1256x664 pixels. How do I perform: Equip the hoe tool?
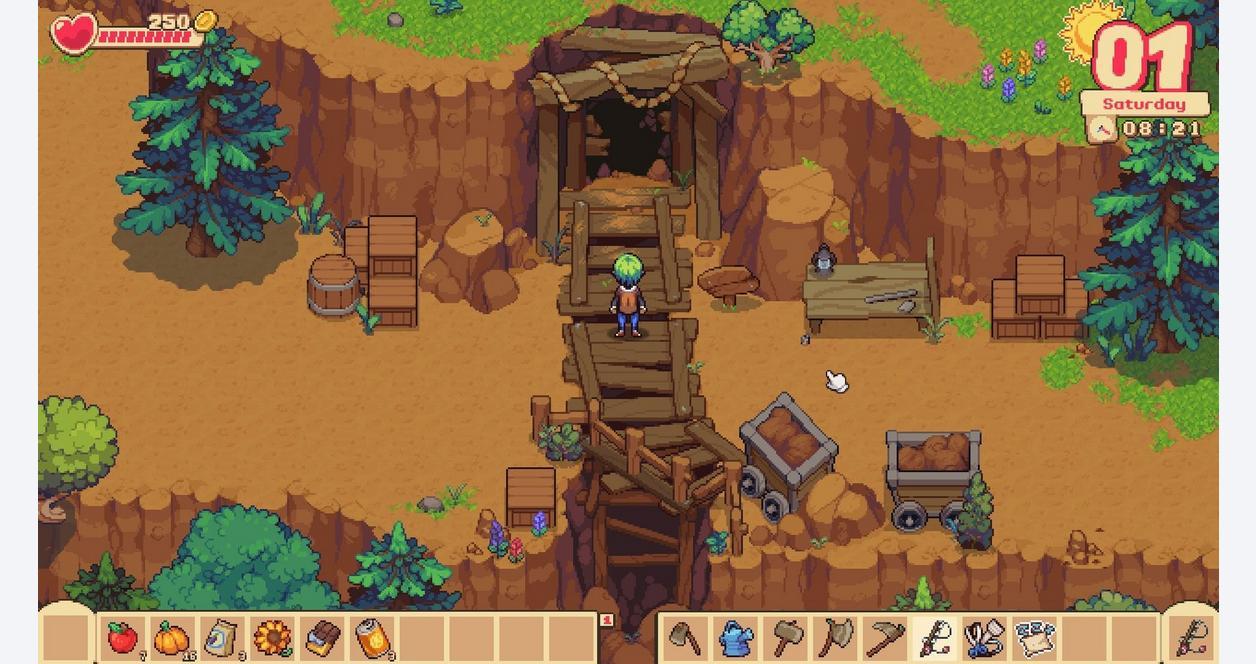685,638
